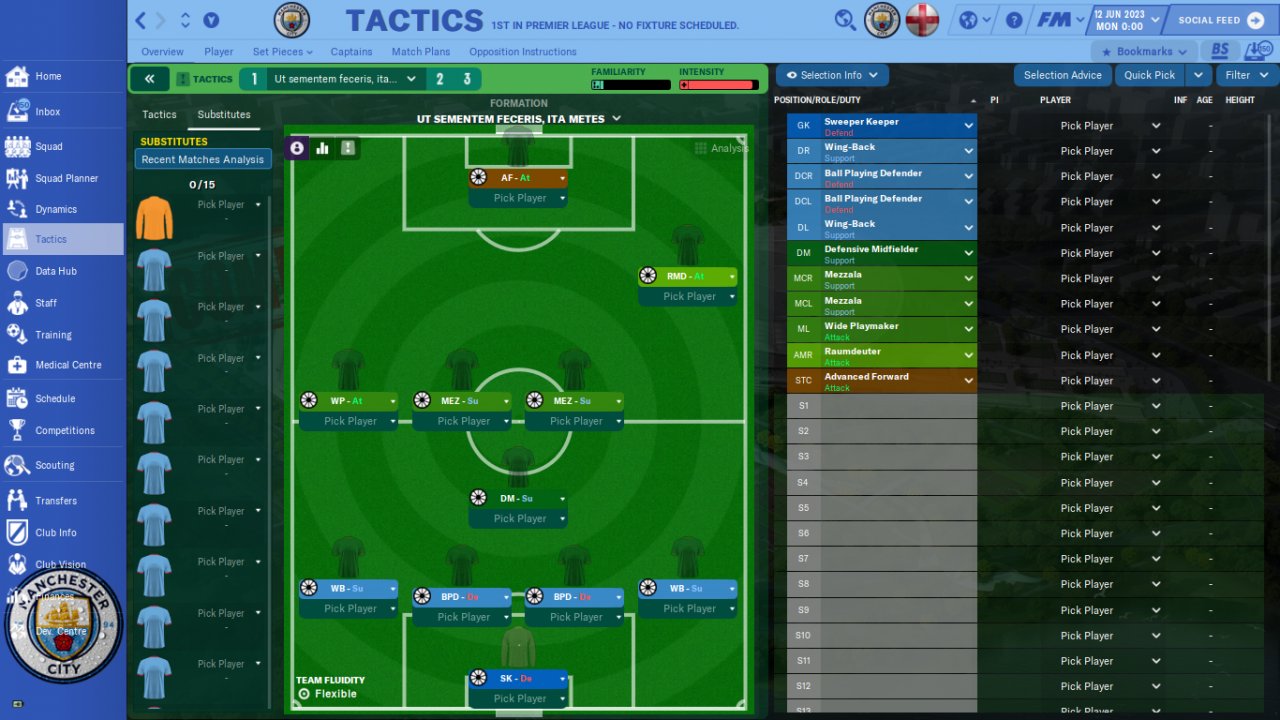The width and height of the screenshot is (1280, 720).
Task: Navigate back with the left arrow
Action: pyautogui.click(x=141, y=20)
